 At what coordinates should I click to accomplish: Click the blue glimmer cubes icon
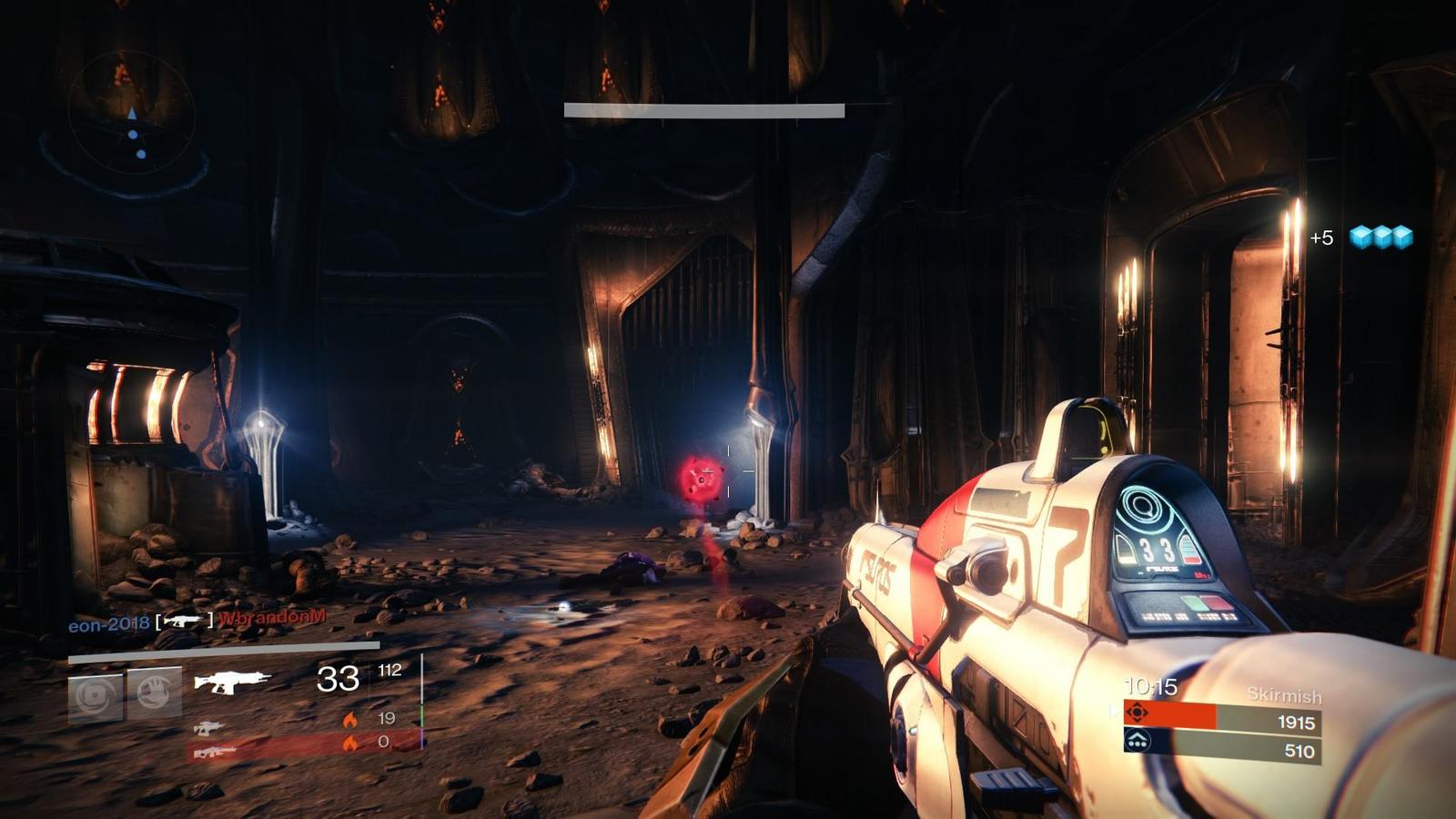[1380, 238]
